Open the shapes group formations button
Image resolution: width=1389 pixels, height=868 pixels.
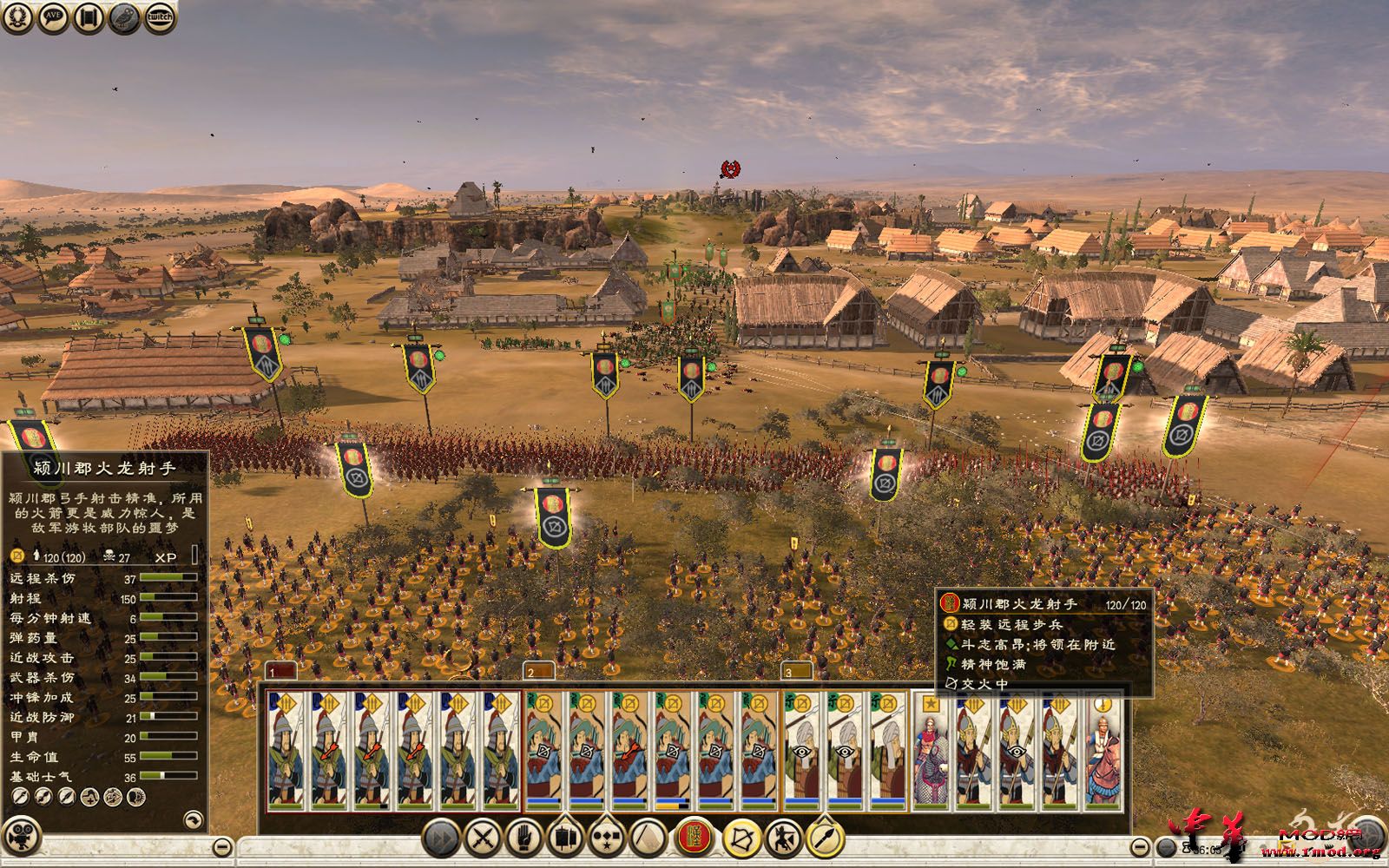(607, 838)
